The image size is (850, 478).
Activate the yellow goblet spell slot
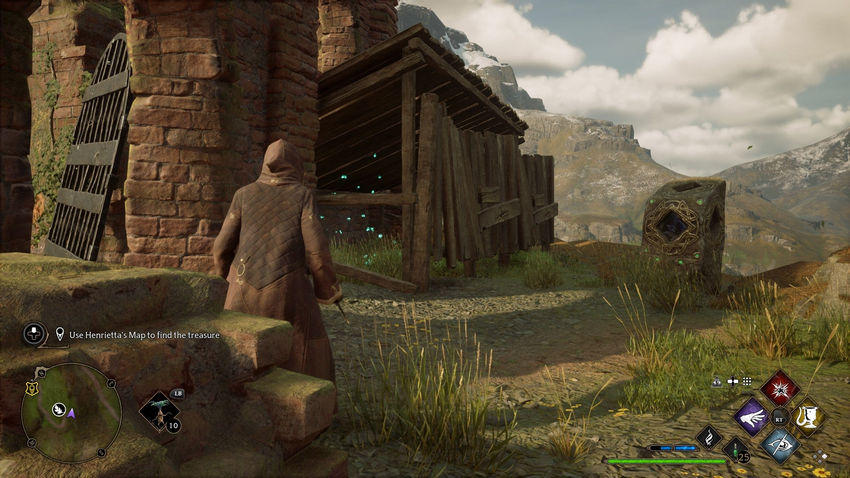(808, 416)
